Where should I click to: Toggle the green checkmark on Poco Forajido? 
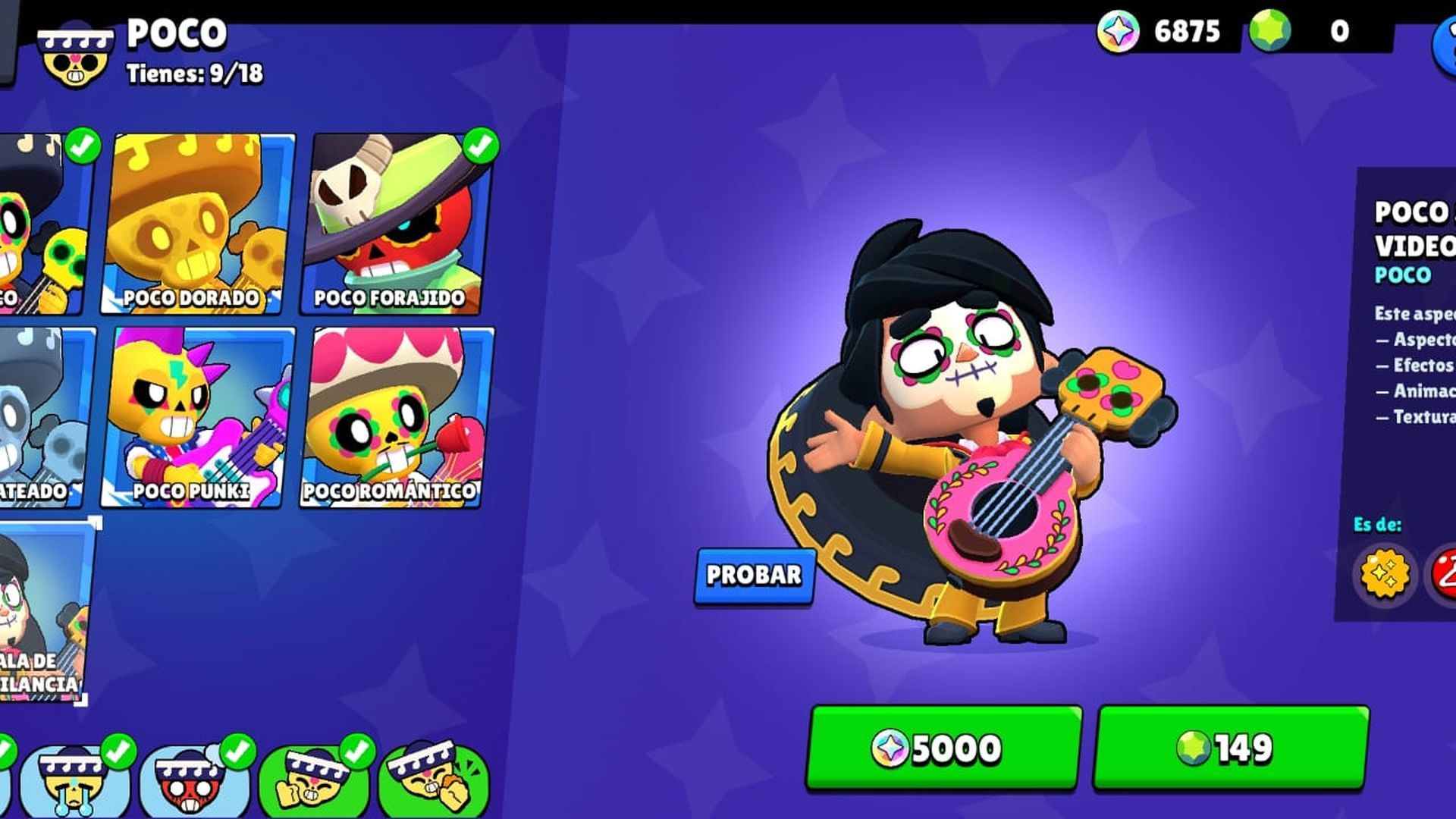[479, 146]
